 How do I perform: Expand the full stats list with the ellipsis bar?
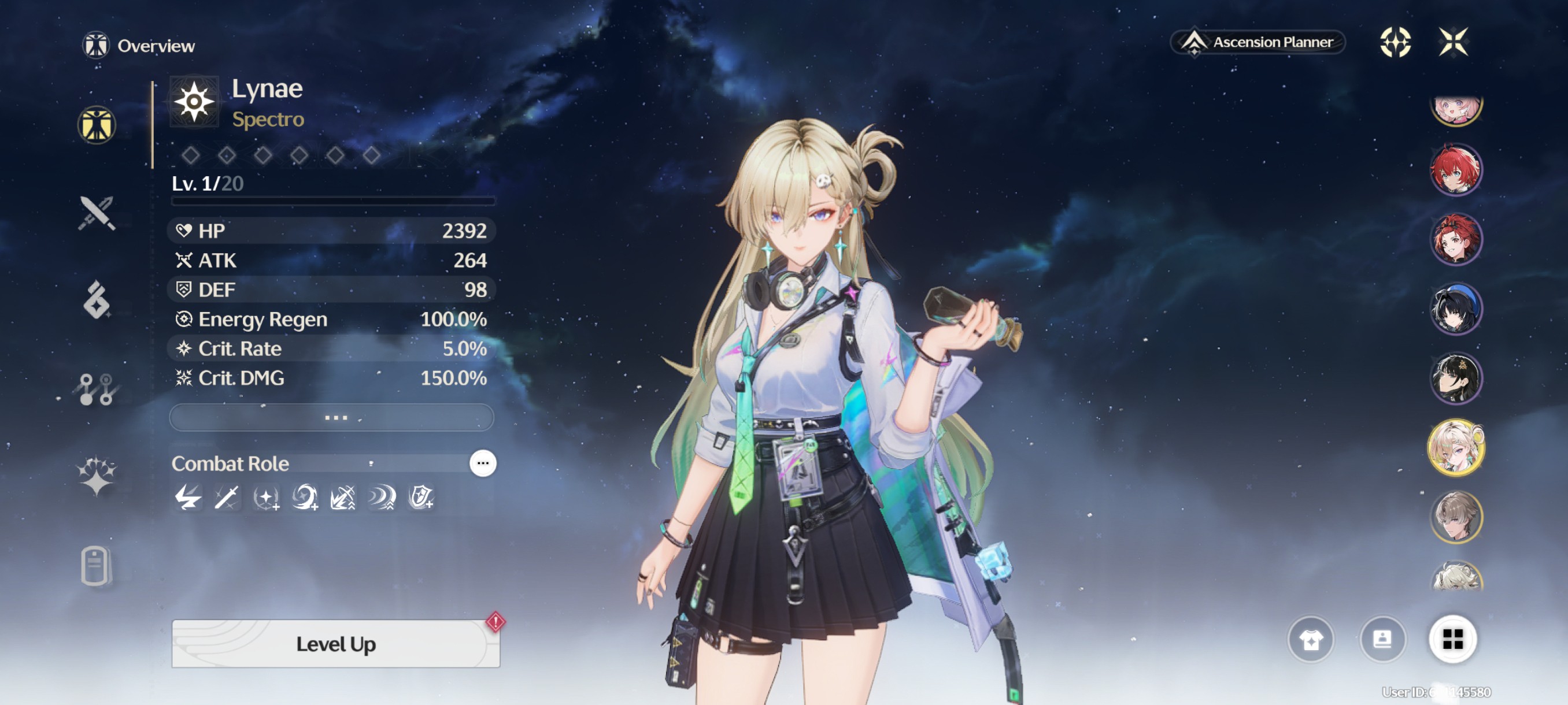[332, 417]
